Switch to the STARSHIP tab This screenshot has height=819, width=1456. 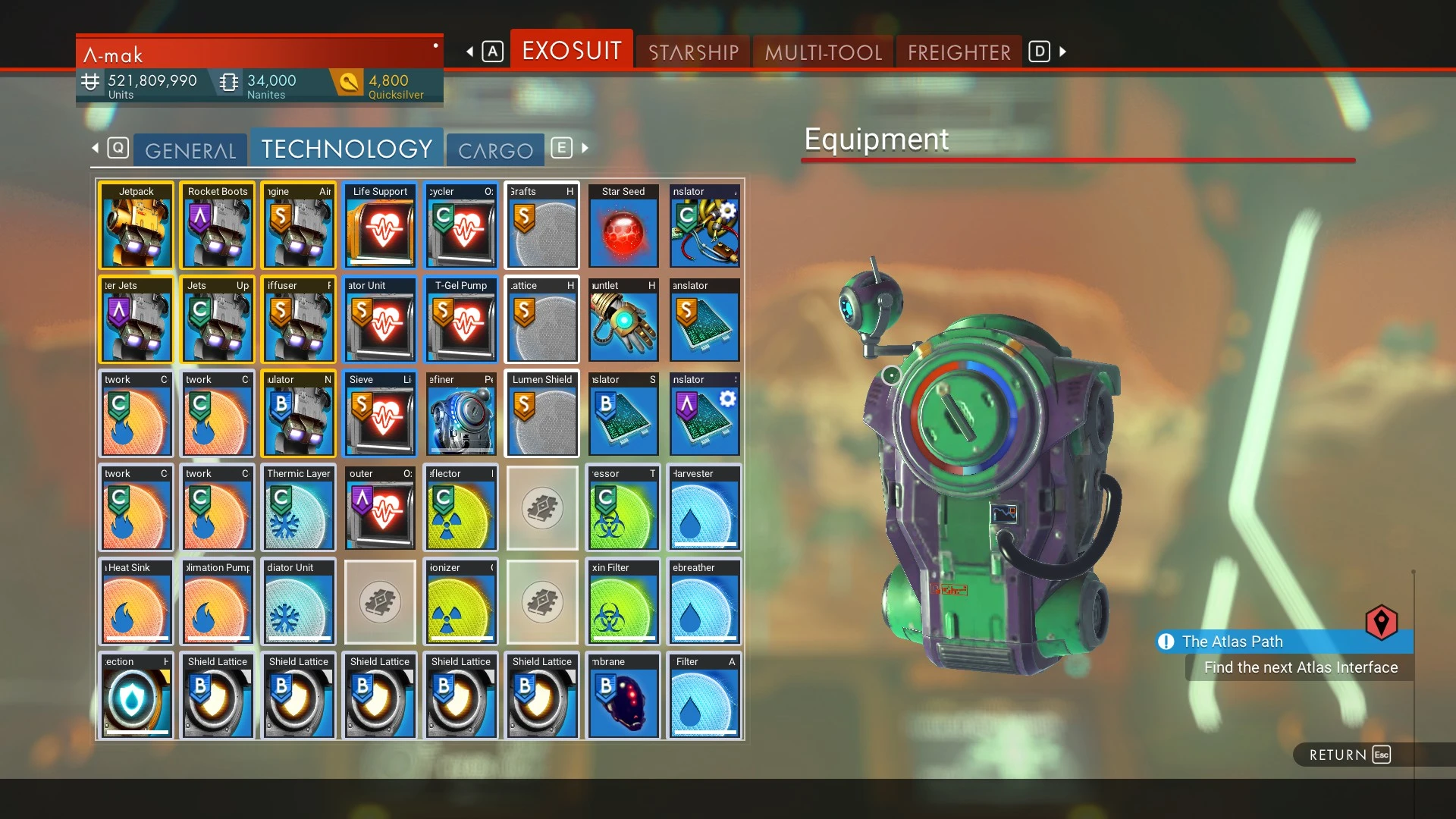pyautogui.click(x=692, y=51)
